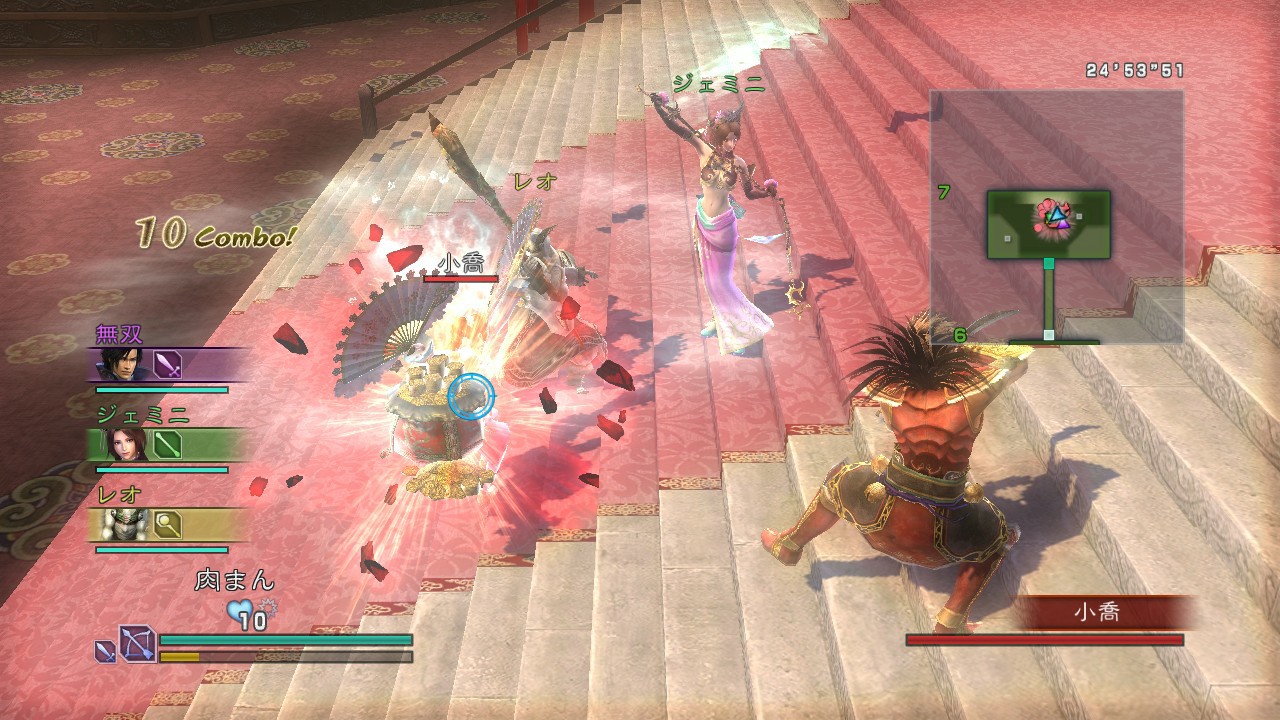Click the white square marker on the pole base

click(x=1048, y=335)
